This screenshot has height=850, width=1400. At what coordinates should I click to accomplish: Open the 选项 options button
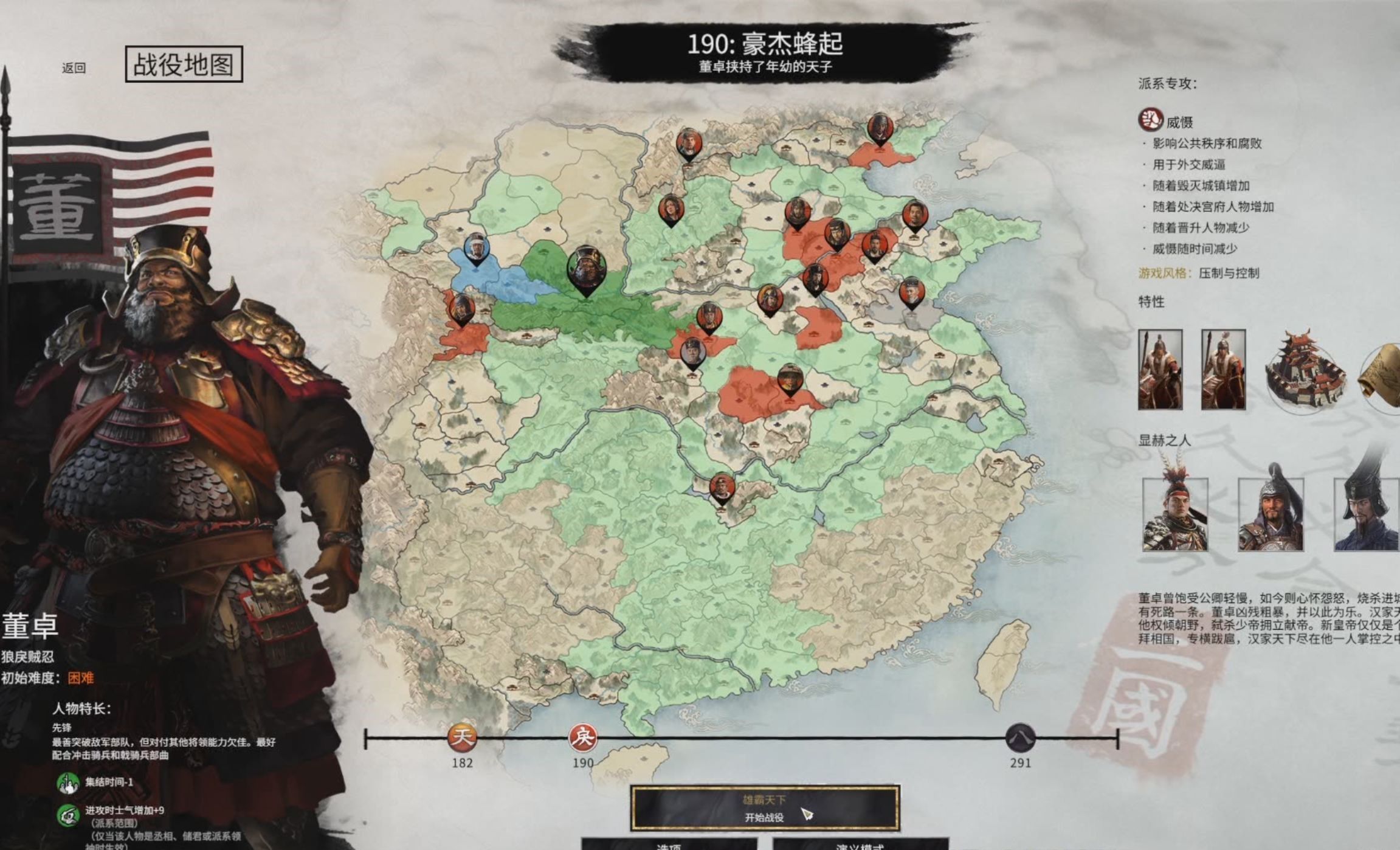coord(669,844)
